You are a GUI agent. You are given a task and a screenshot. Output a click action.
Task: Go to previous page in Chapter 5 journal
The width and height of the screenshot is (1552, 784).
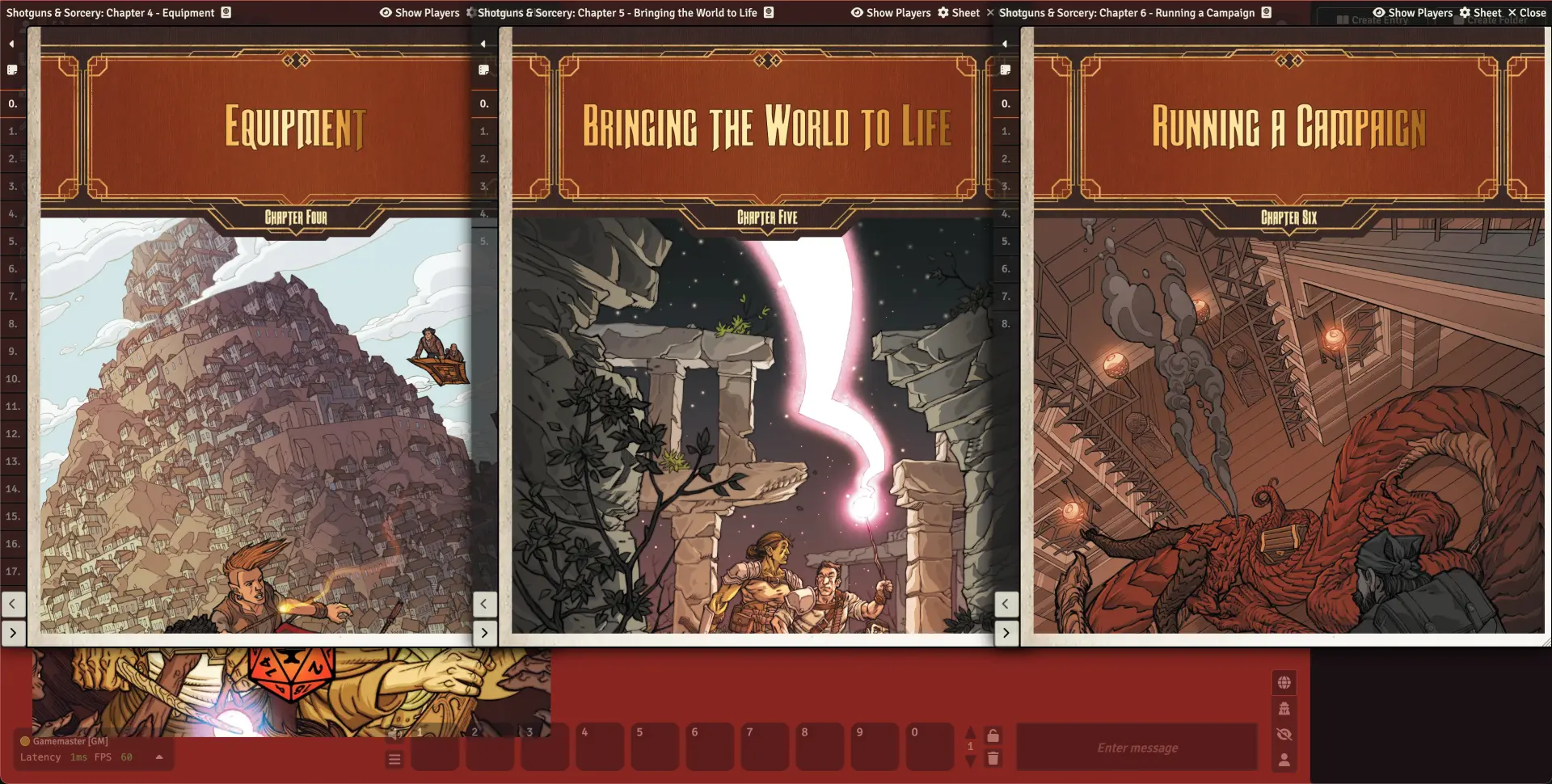[x=484, y=603]
